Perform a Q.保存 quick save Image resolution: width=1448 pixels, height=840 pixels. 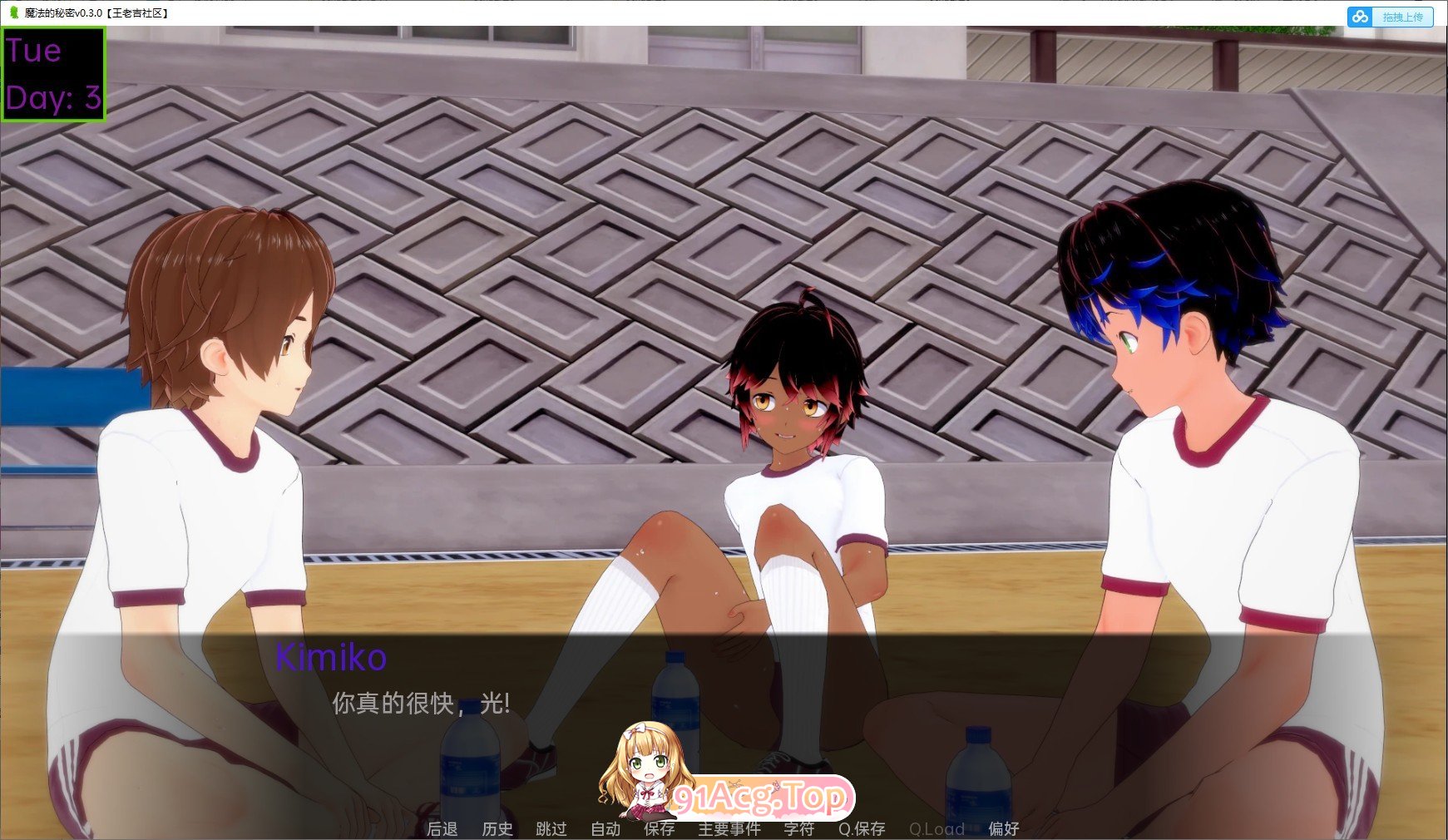point(862,828)
